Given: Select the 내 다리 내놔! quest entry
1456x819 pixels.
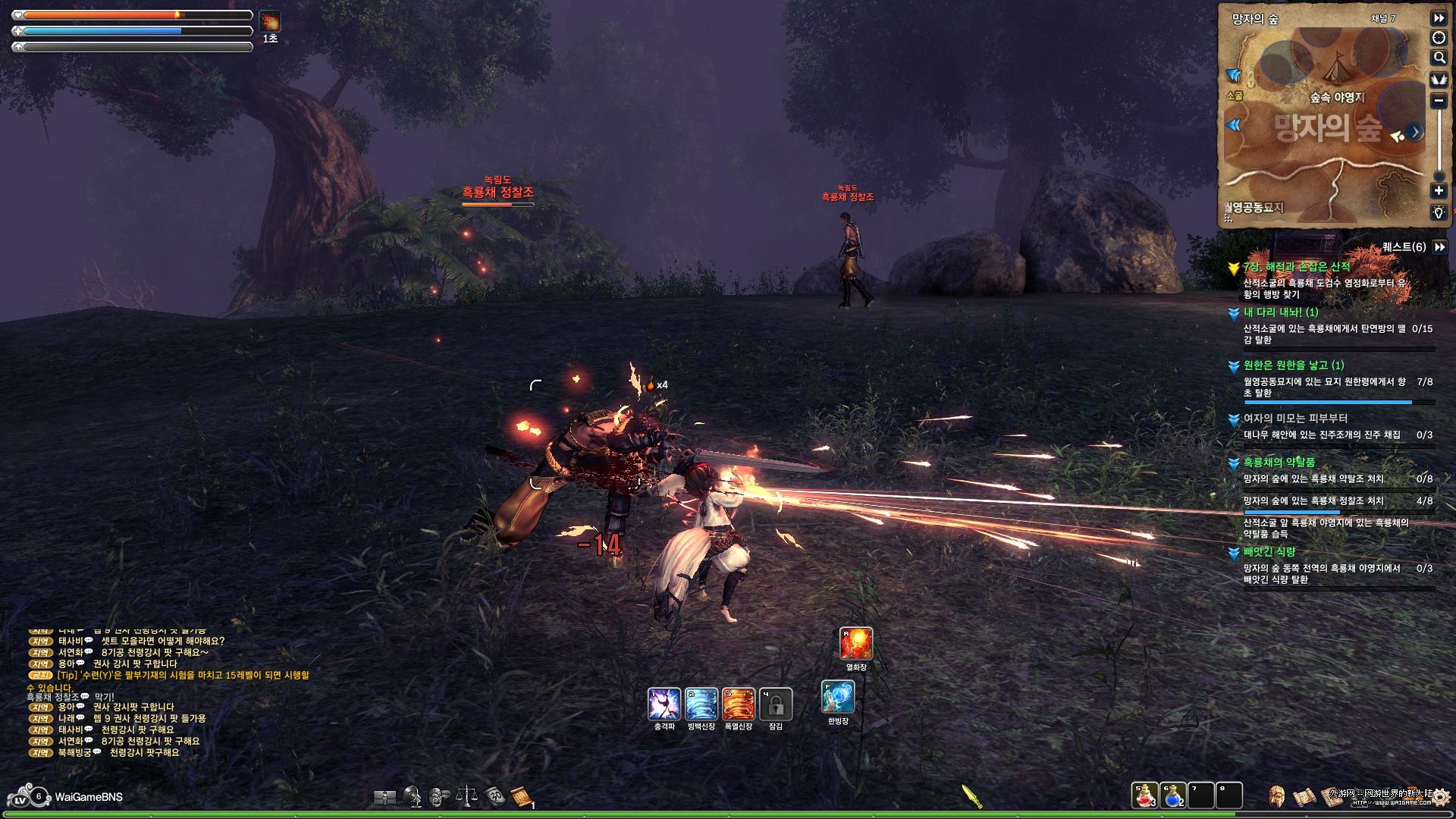Looking at the screenshot, I should point(1281,312).
